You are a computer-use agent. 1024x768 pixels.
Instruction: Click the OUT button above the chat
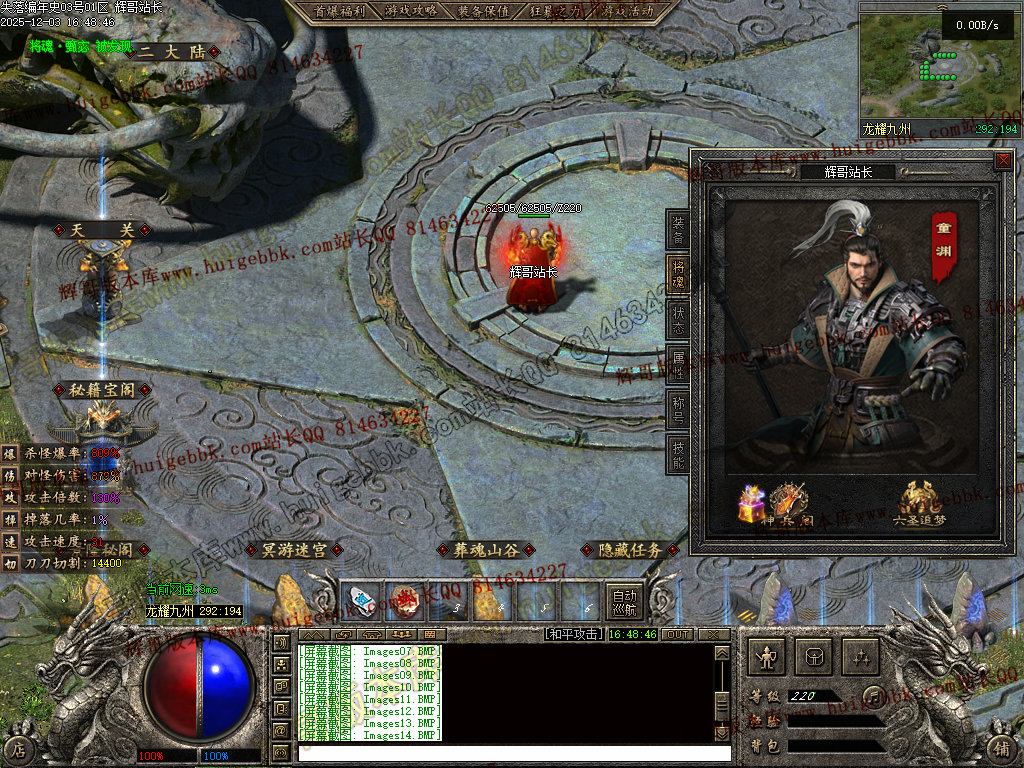point(677,634)
